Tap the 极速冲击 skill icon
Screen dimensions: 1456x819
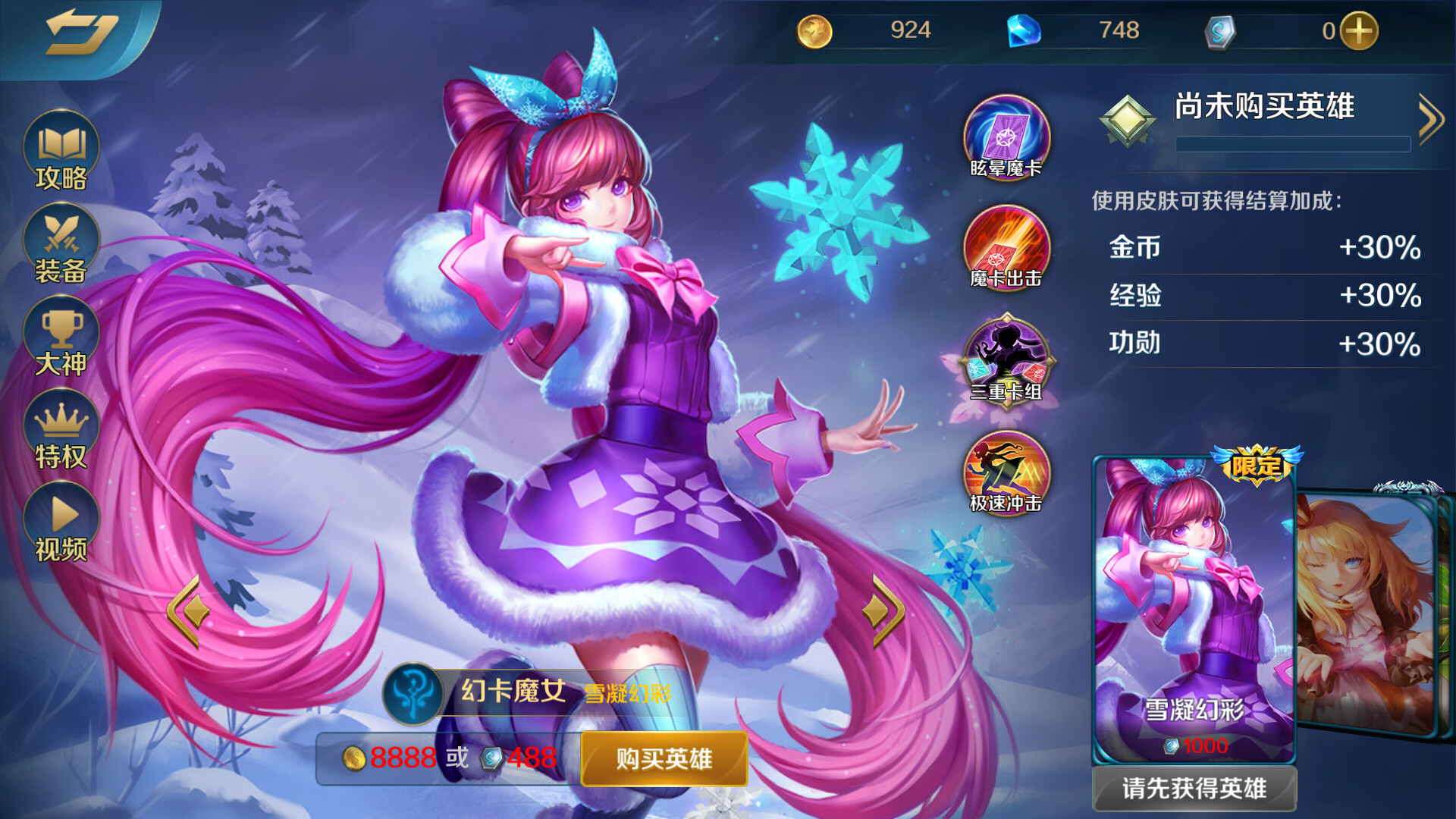coord(1005,474)
